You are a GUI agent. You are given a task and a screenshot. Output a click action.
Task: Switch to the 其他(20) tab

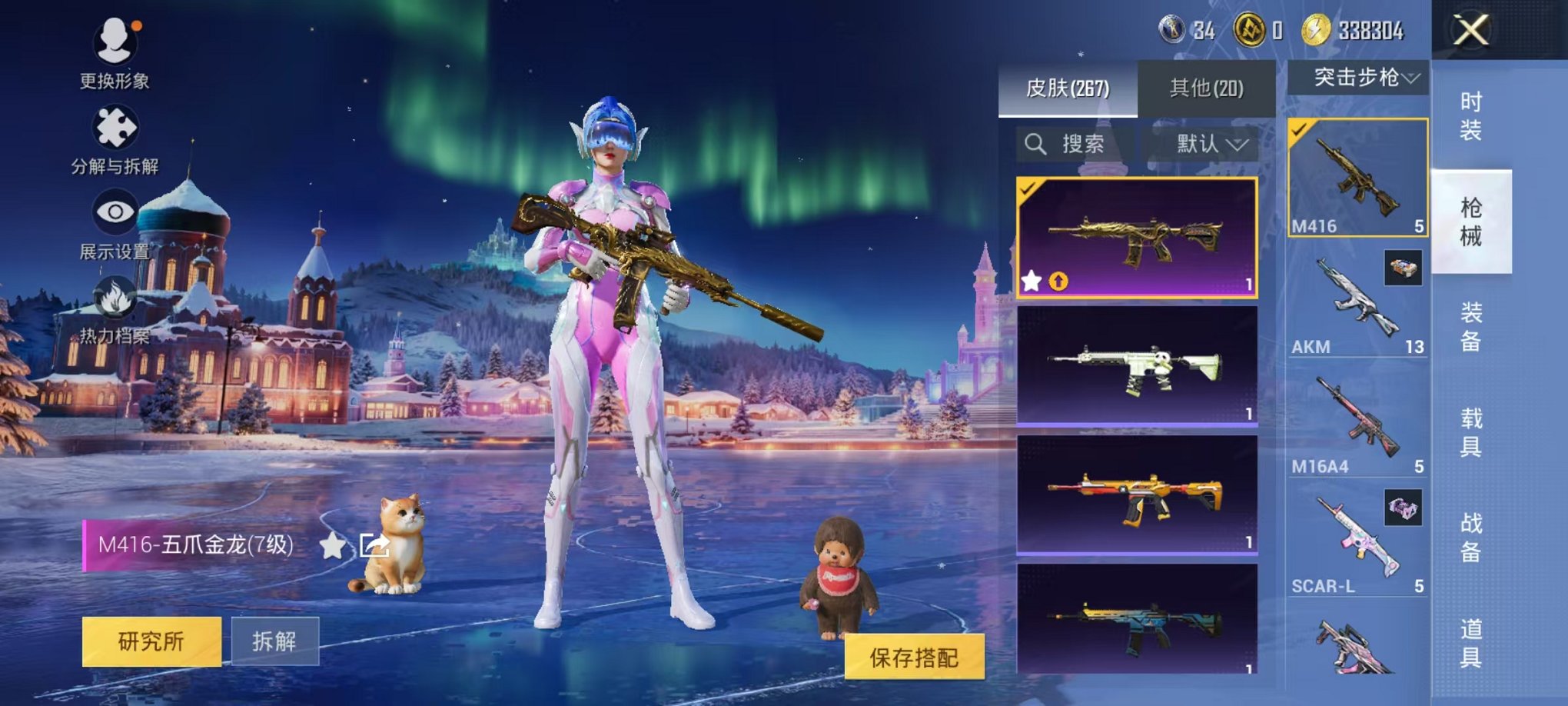coord(1204,87)
